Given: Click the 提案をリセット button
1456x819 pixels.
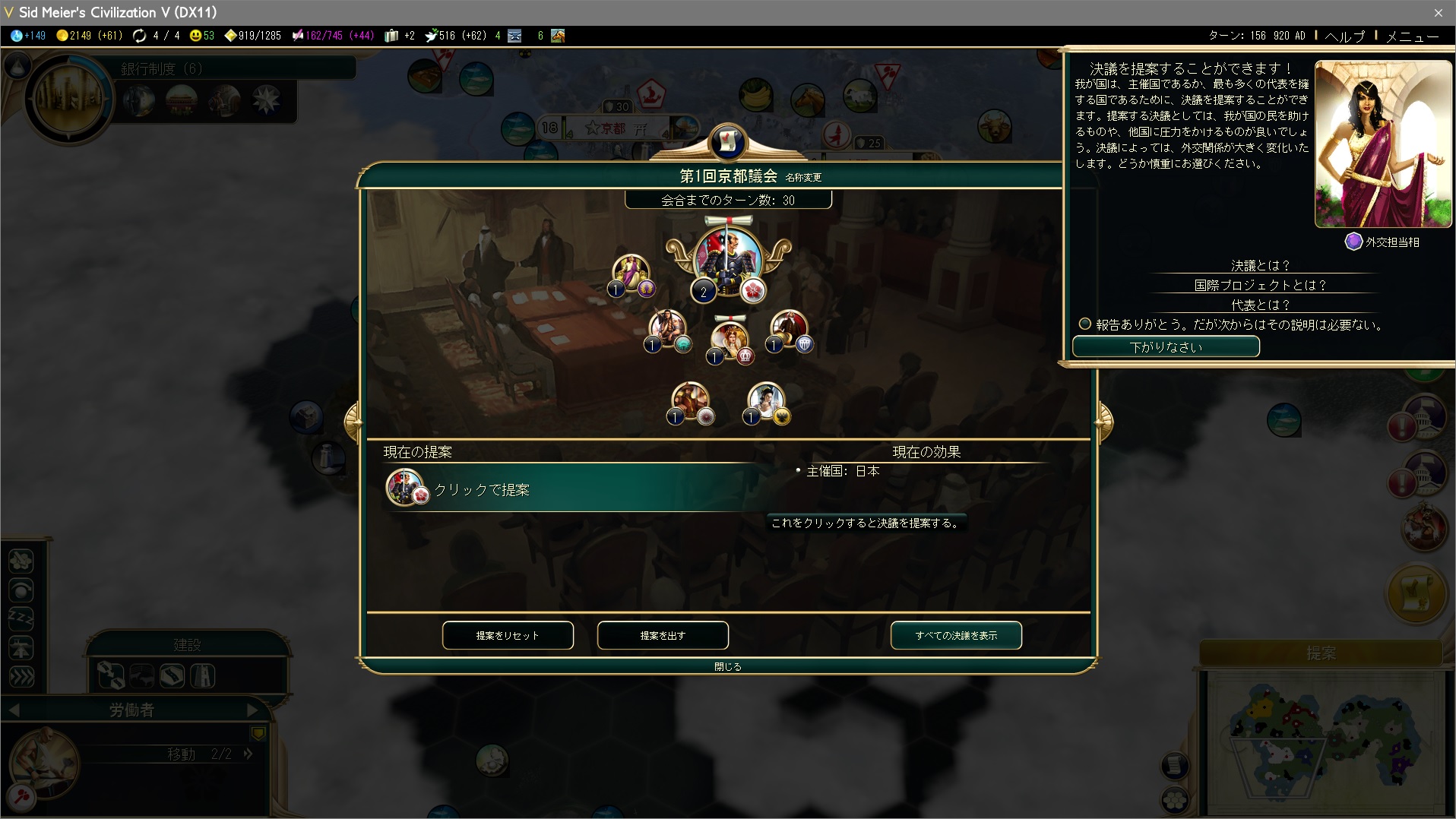Looking at the screenshot, I should click(508, 635).
